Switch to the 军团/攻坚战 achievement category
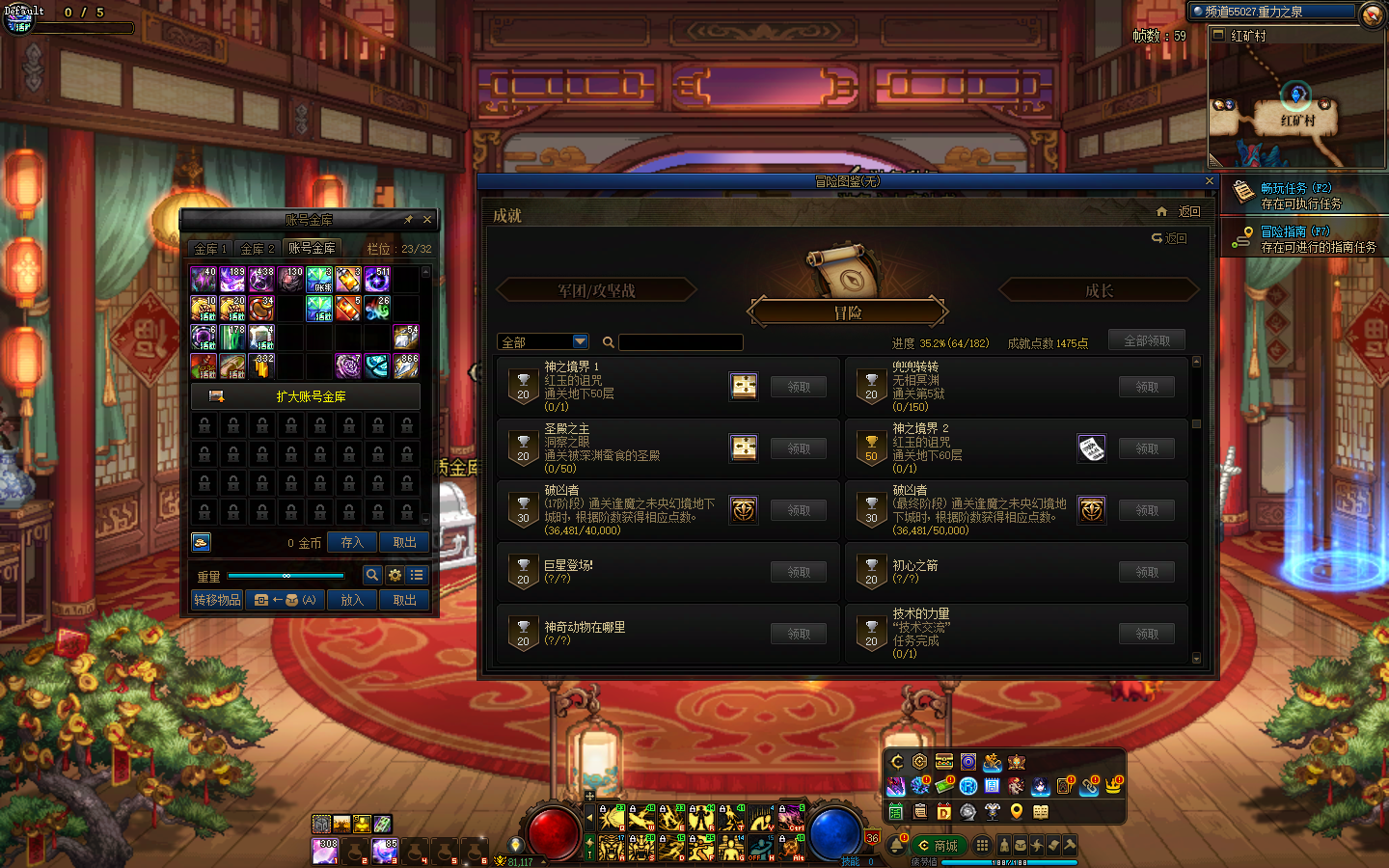The height and width of the screenshot is (868, 1389). pyautogui.click(x=595, y=290)
